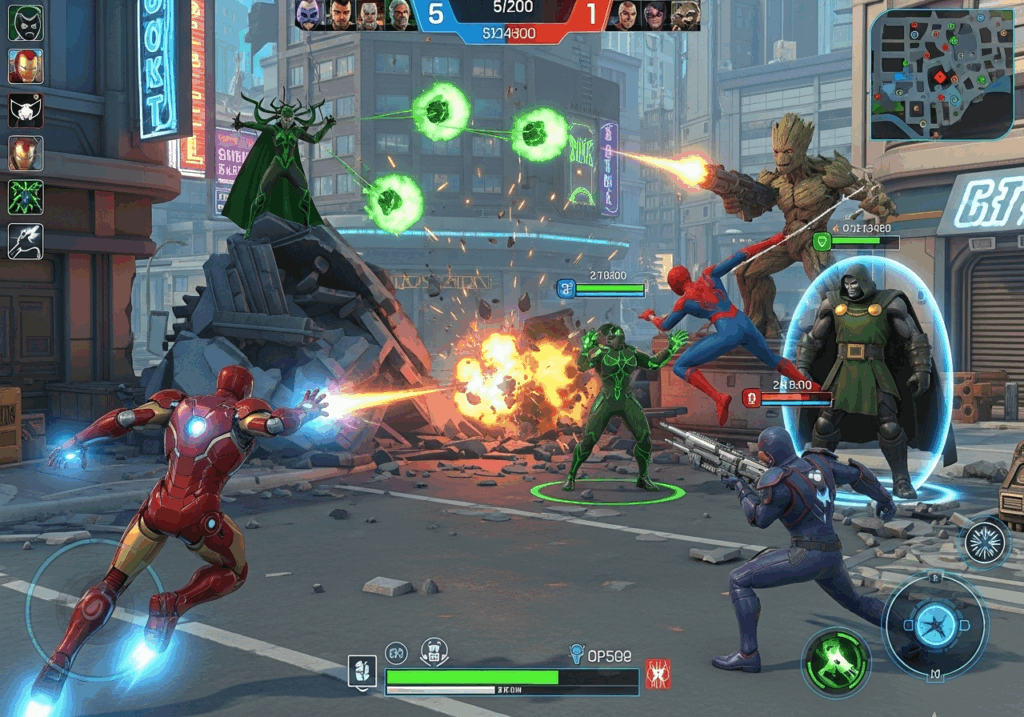Screen dimensions: 1024x717
Task: Choose the top Iron Man portrait
Action: click(x=25, y=66)
